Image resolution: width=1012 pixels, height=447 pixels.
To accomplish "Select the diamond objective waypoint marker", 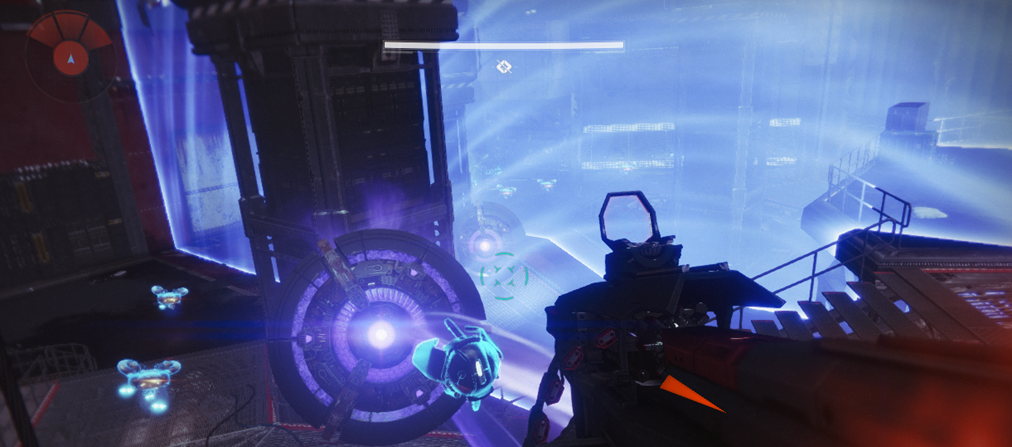I will pyautogui.click(x=505, y=67).
